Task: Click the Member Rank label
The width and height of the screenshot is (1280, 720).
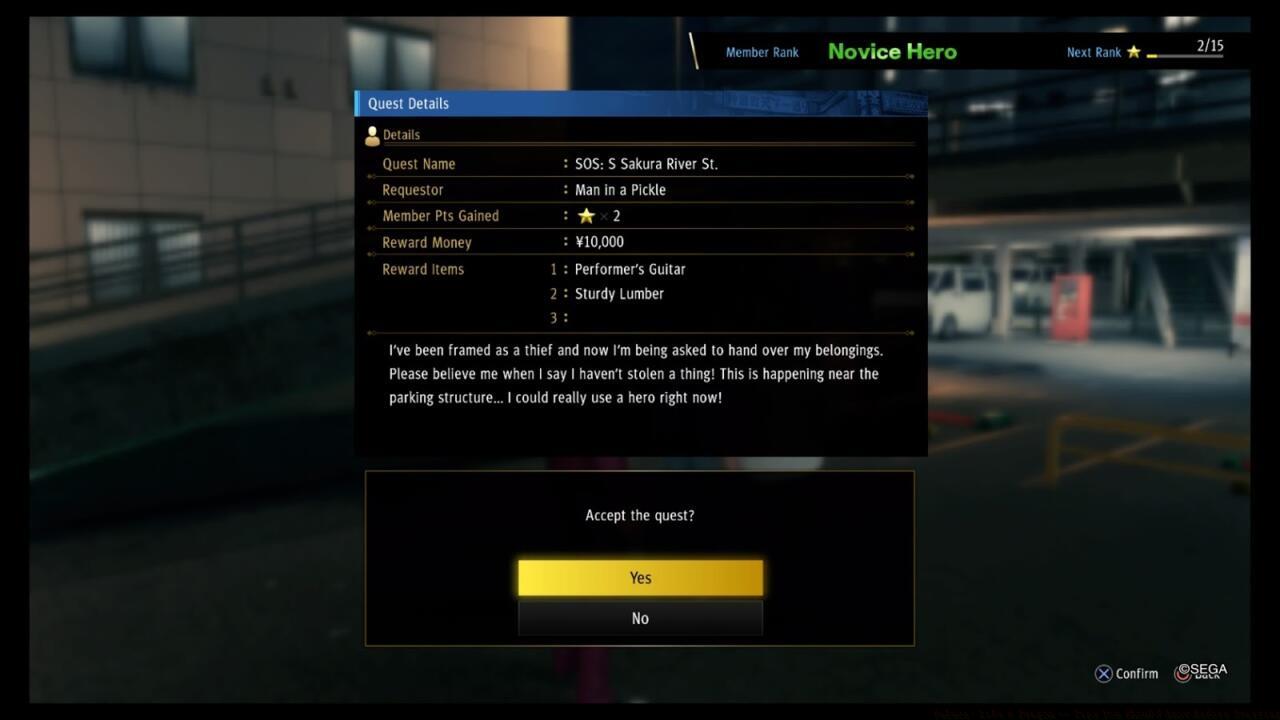Action: tap(762, 52)
